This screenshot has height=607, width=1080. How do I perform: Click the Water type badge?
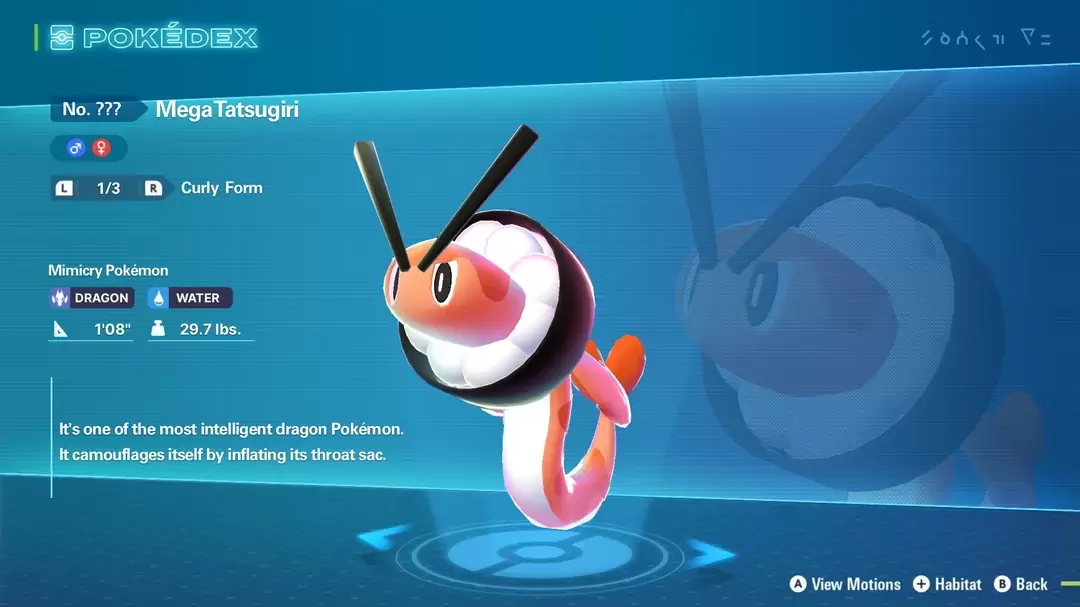pos(190,297)
